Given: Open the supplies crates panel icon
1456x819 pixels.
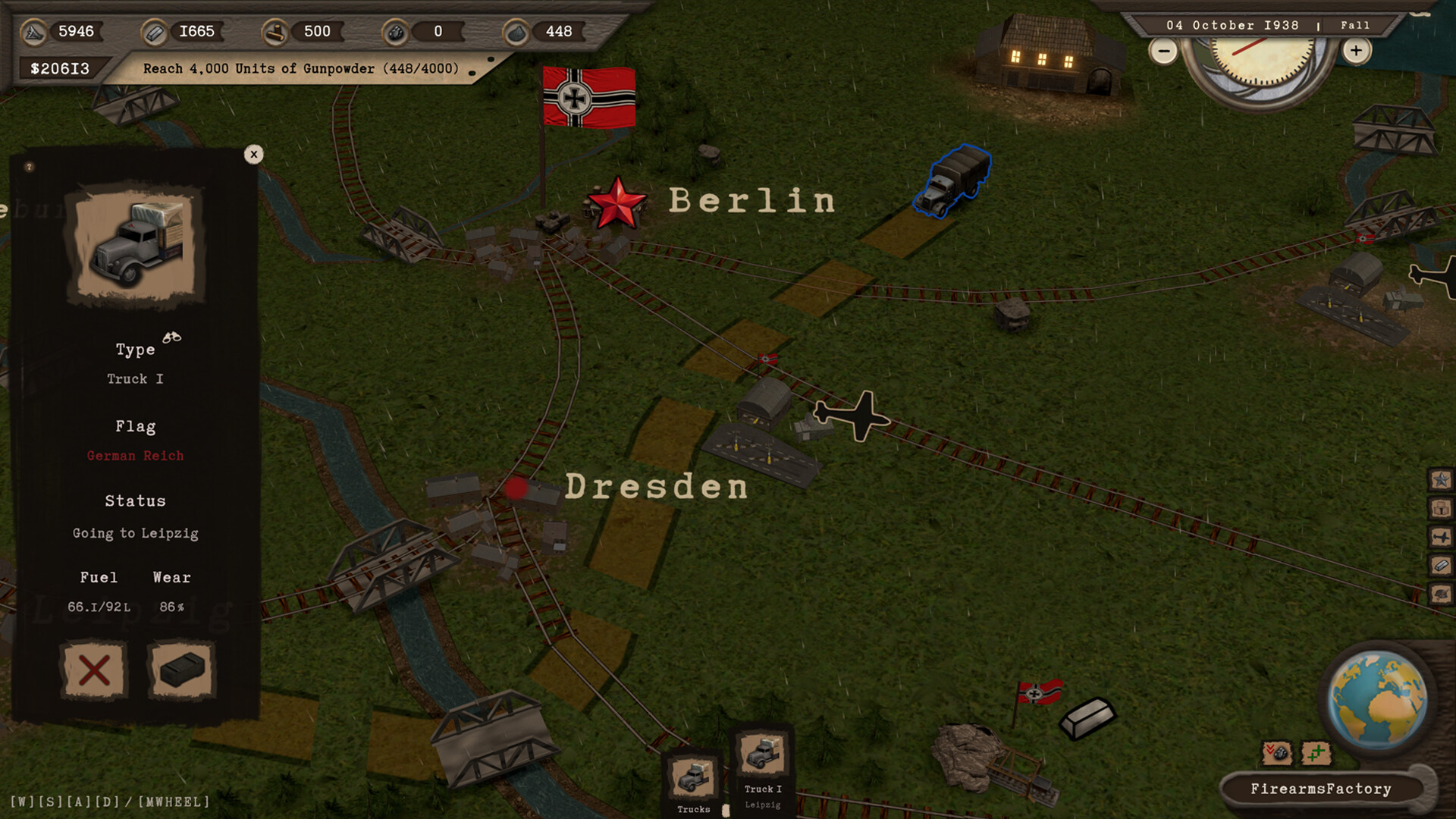Looking at the screenshot, I should click(x=1440, y=508).
